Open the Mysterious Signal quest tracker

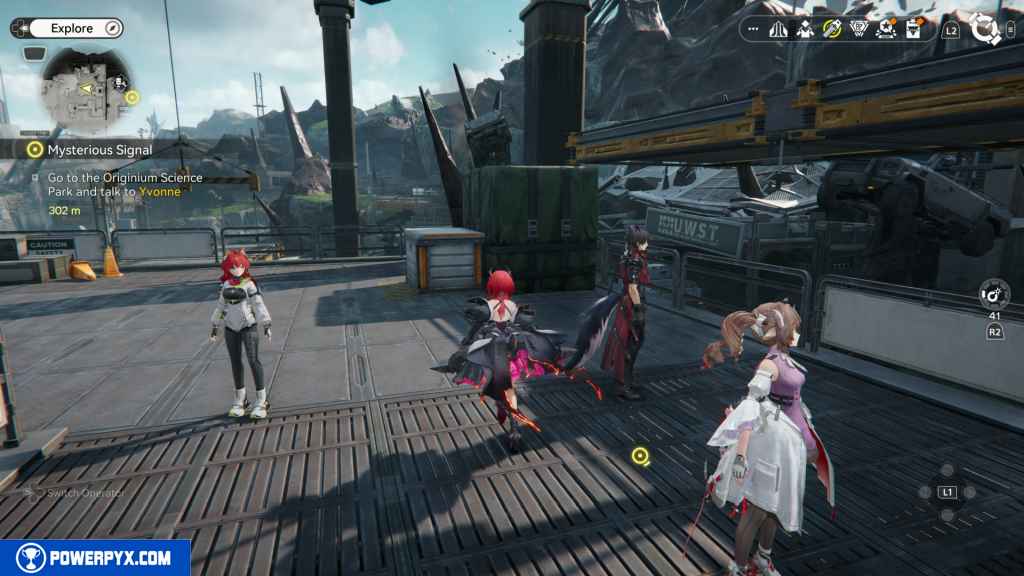pyautogui.click(x=100, y=149)
